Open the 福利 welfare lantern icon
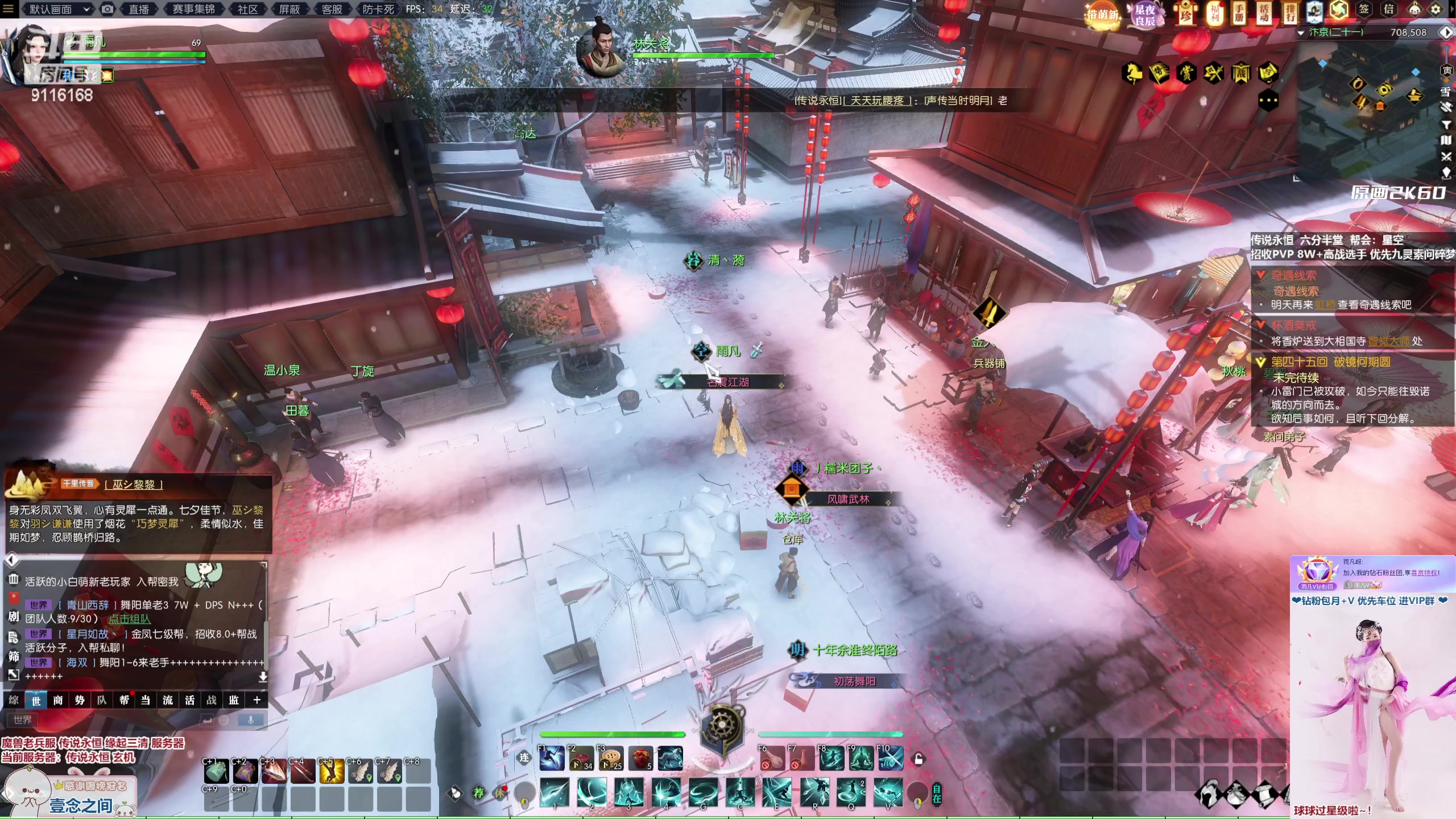 (1214, 13)
